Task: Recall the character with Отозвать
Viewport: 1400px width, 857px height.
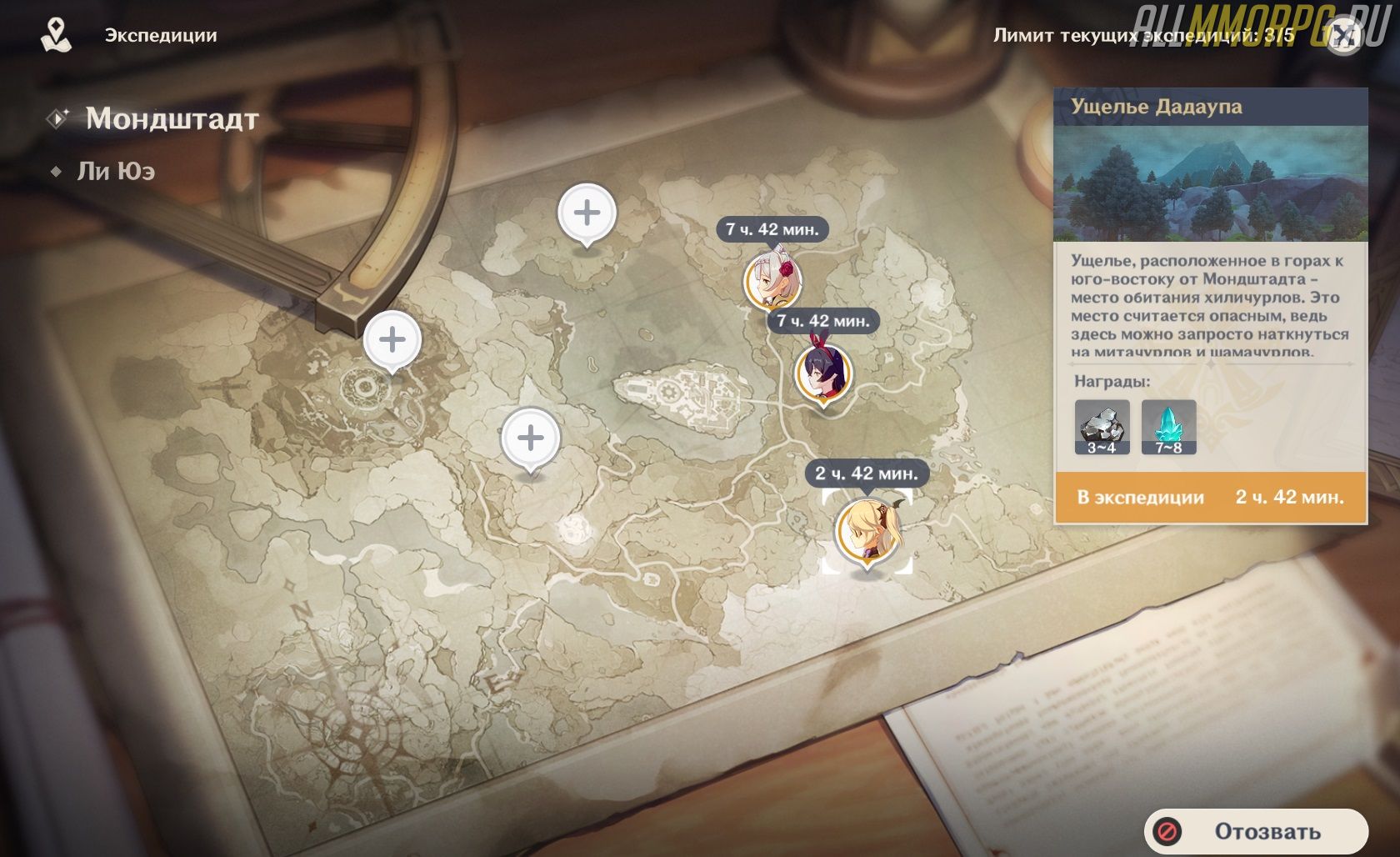Action: (1257, 831)
